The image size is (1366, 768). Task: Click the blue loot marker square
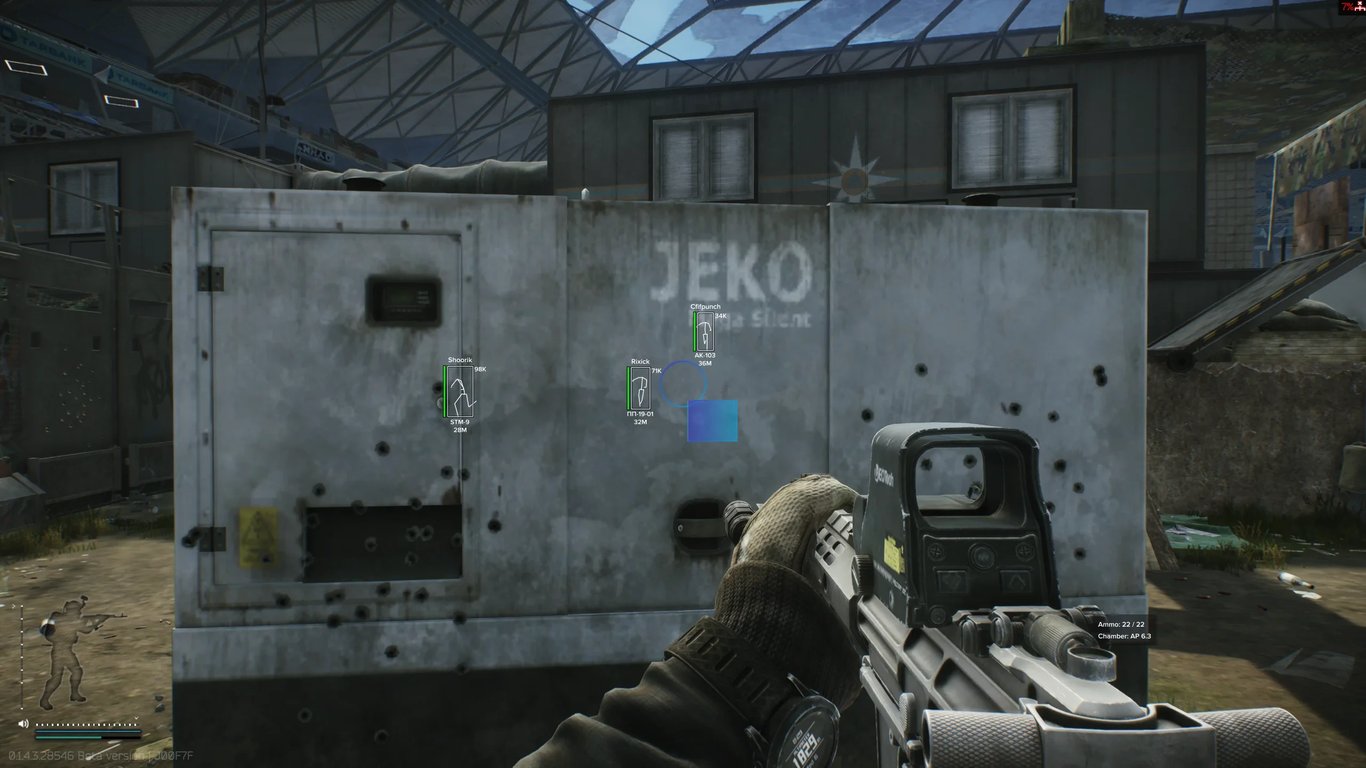(712, 421)
